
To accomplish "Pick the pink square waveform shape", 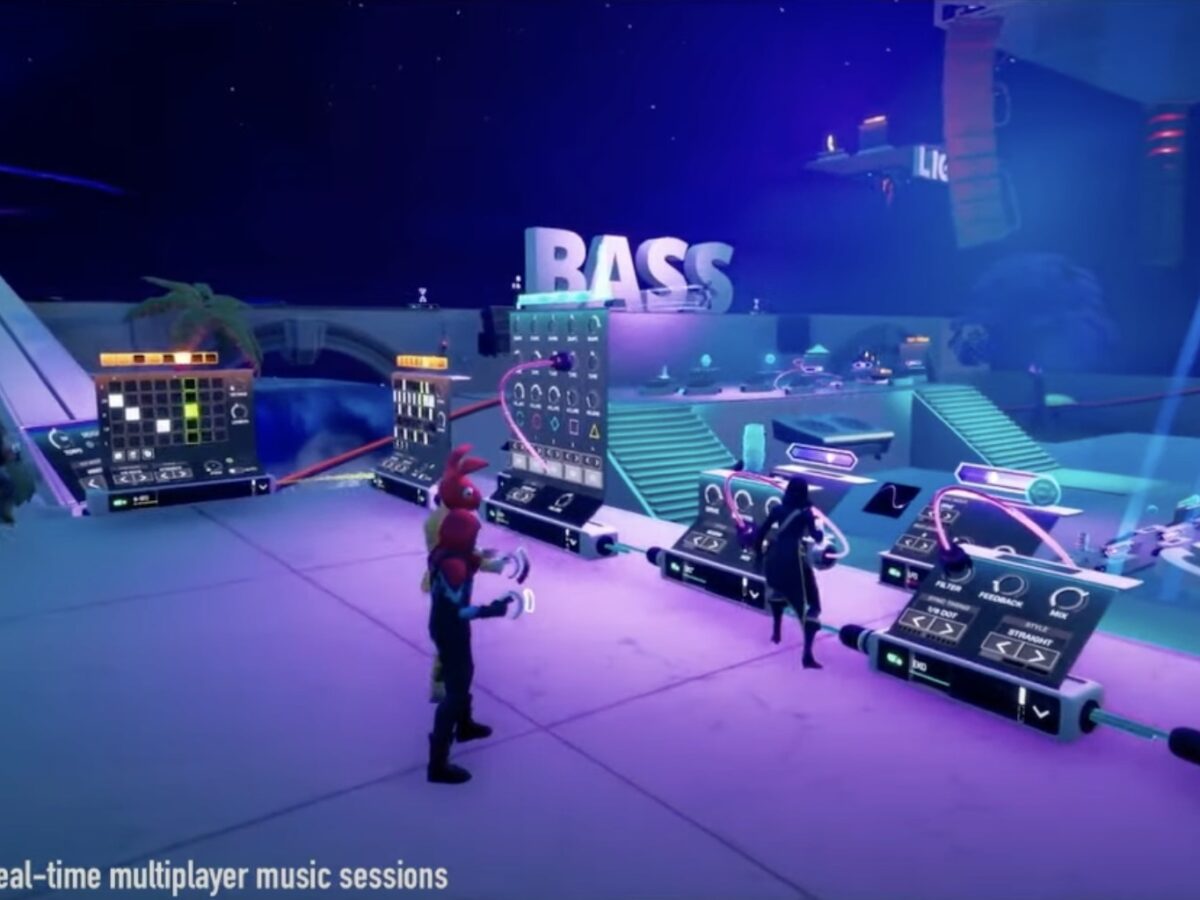I will [573, 428].
